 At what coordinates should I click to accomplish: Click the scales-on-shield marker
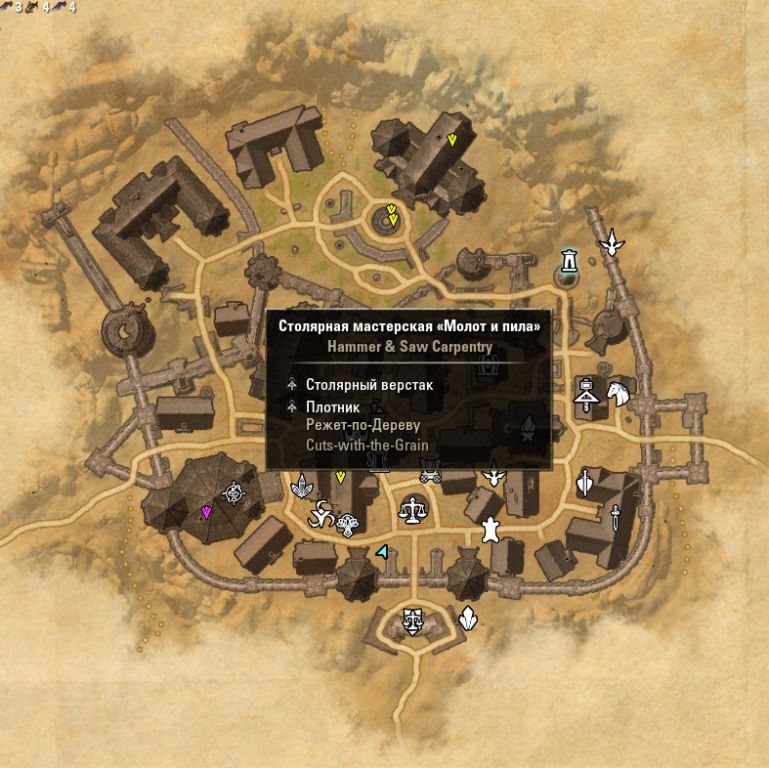(x=411, y=621)
